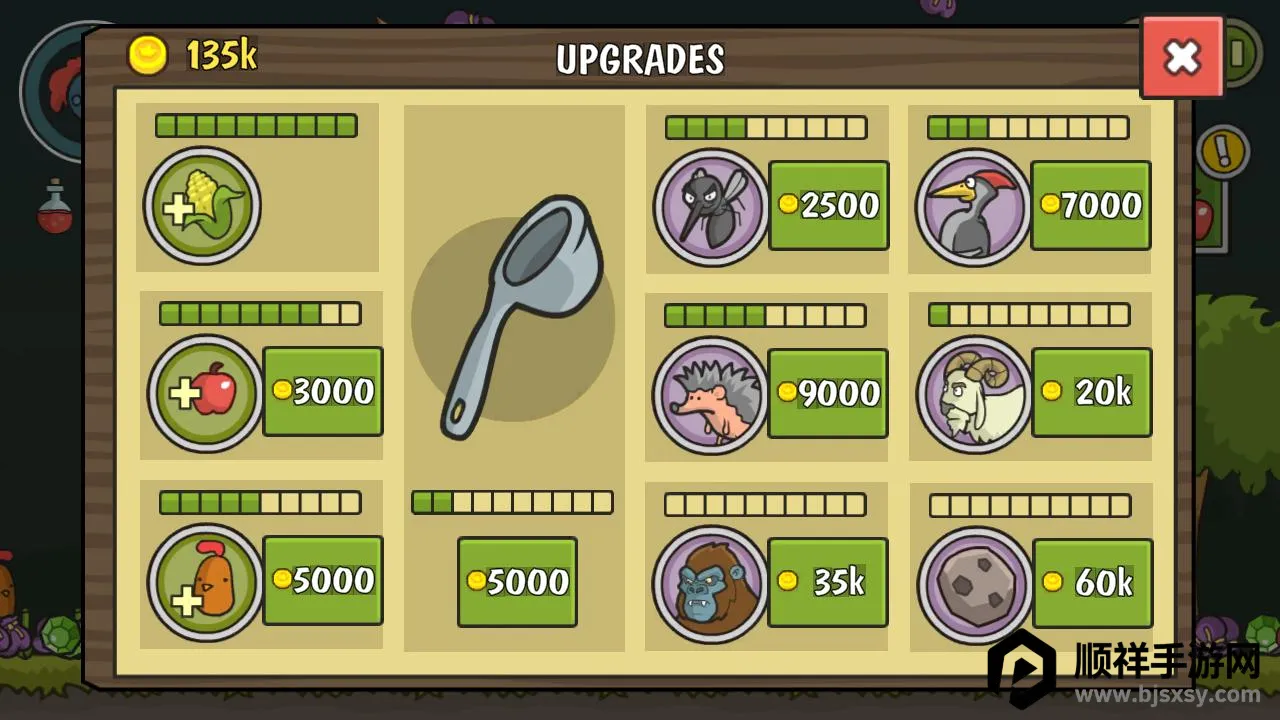Purchase the ram upgrade for 20k
Screen dimensions: 1280x720
[1091, 392]
